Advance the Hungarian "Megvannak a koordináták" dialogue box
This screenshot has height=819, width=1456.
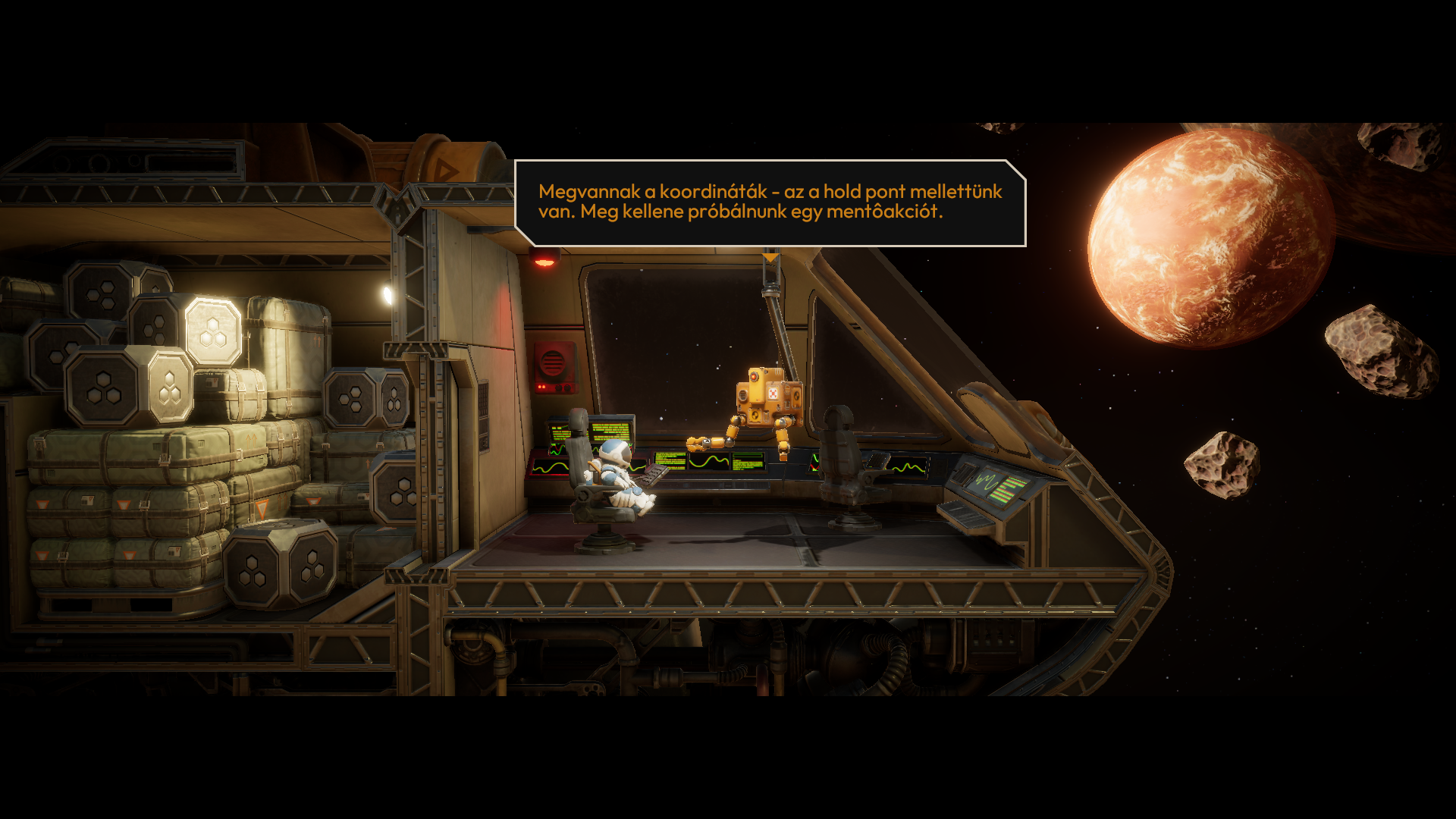770,202
